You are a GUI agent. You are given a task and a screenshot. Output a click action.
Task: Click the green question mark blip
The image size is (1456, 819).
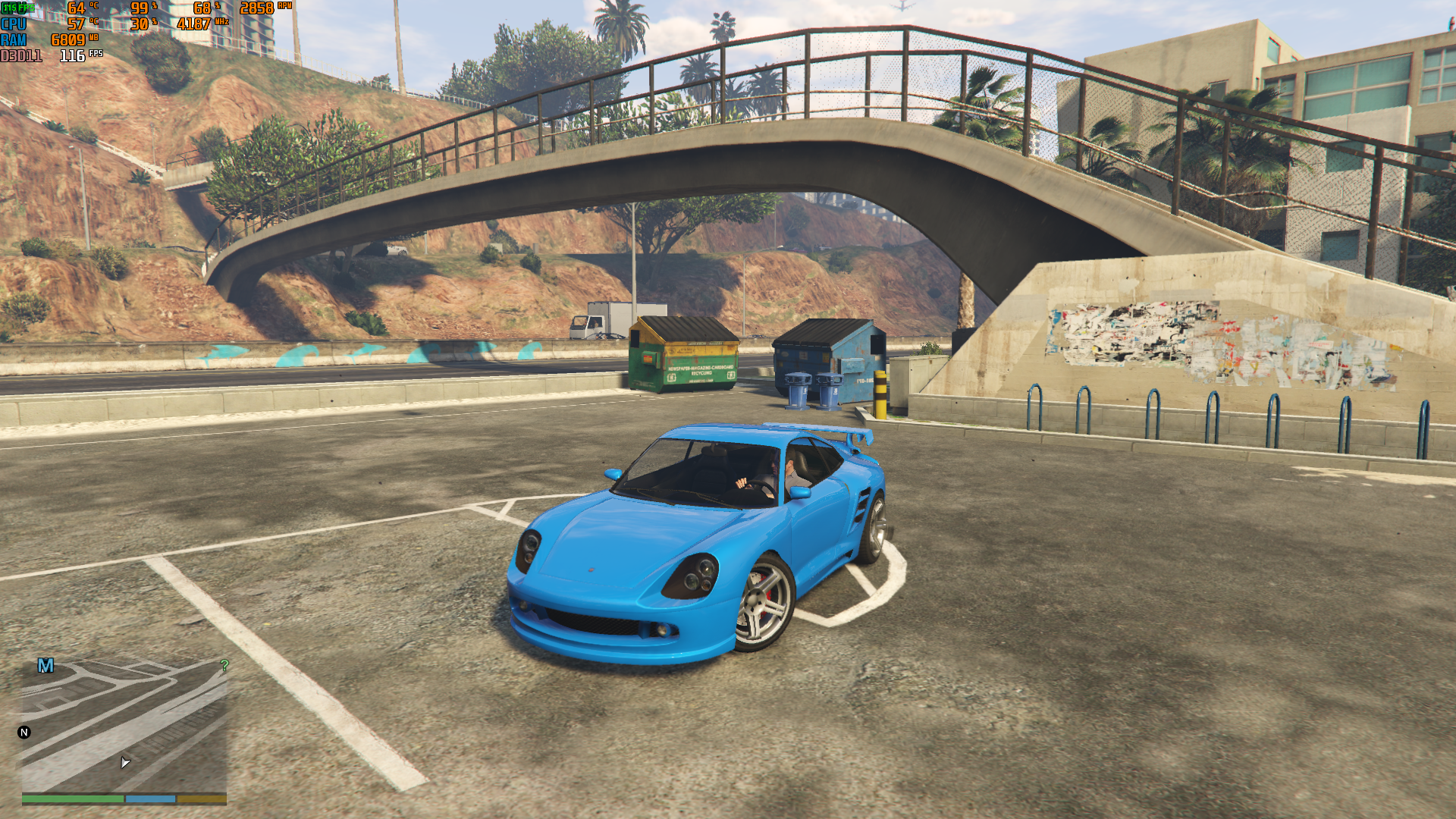[224, 665]
